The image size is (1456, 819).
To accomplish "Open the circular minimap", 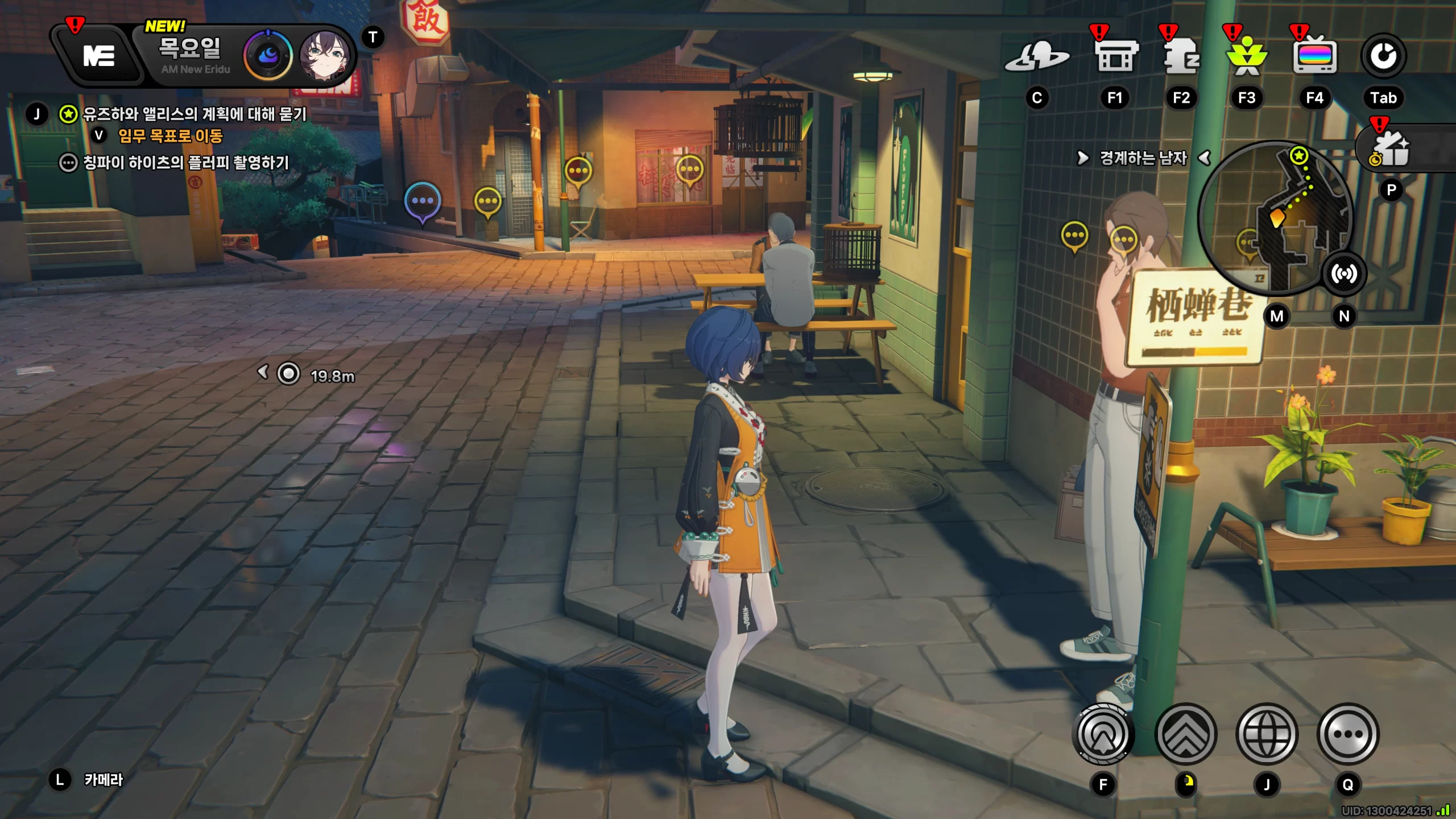I will pyautogui.click(x=1275, y=216).
